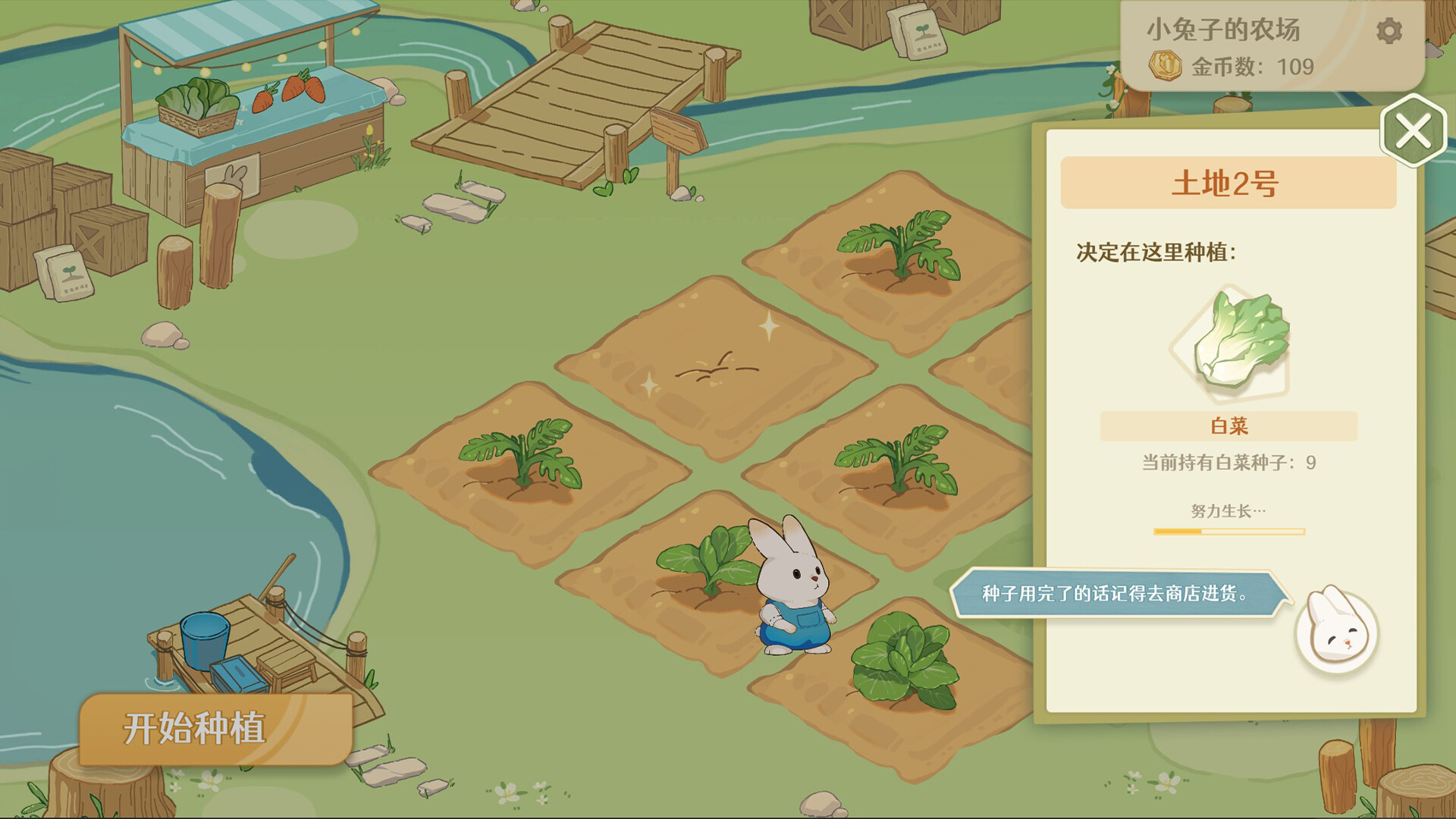Viewport: 1456px width, 819px height.
Task: Open the settings gear icon
Action: click(x=1389, y=30)
